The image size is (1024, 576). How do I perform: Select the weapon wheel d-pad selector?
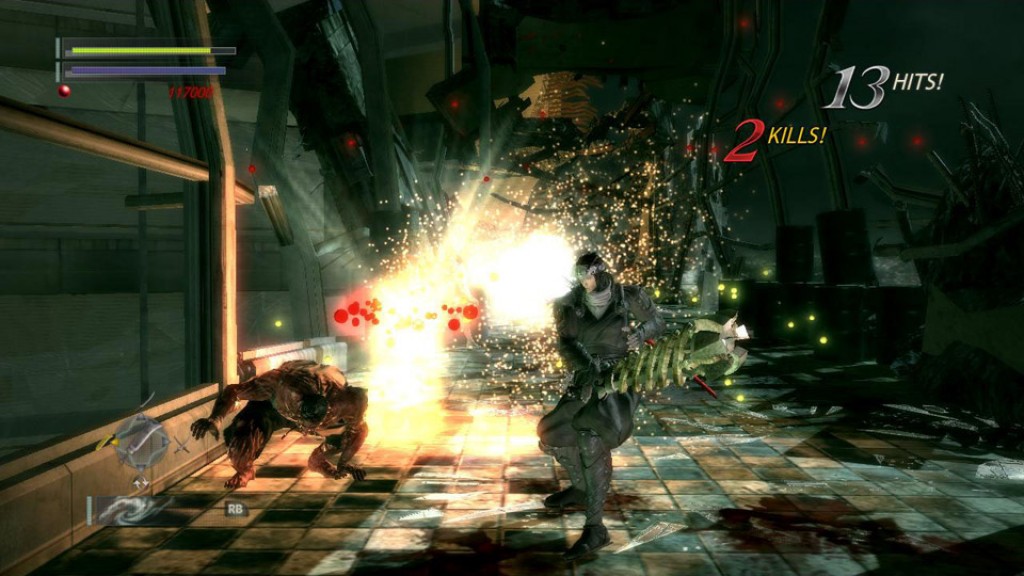click(141, 441)
